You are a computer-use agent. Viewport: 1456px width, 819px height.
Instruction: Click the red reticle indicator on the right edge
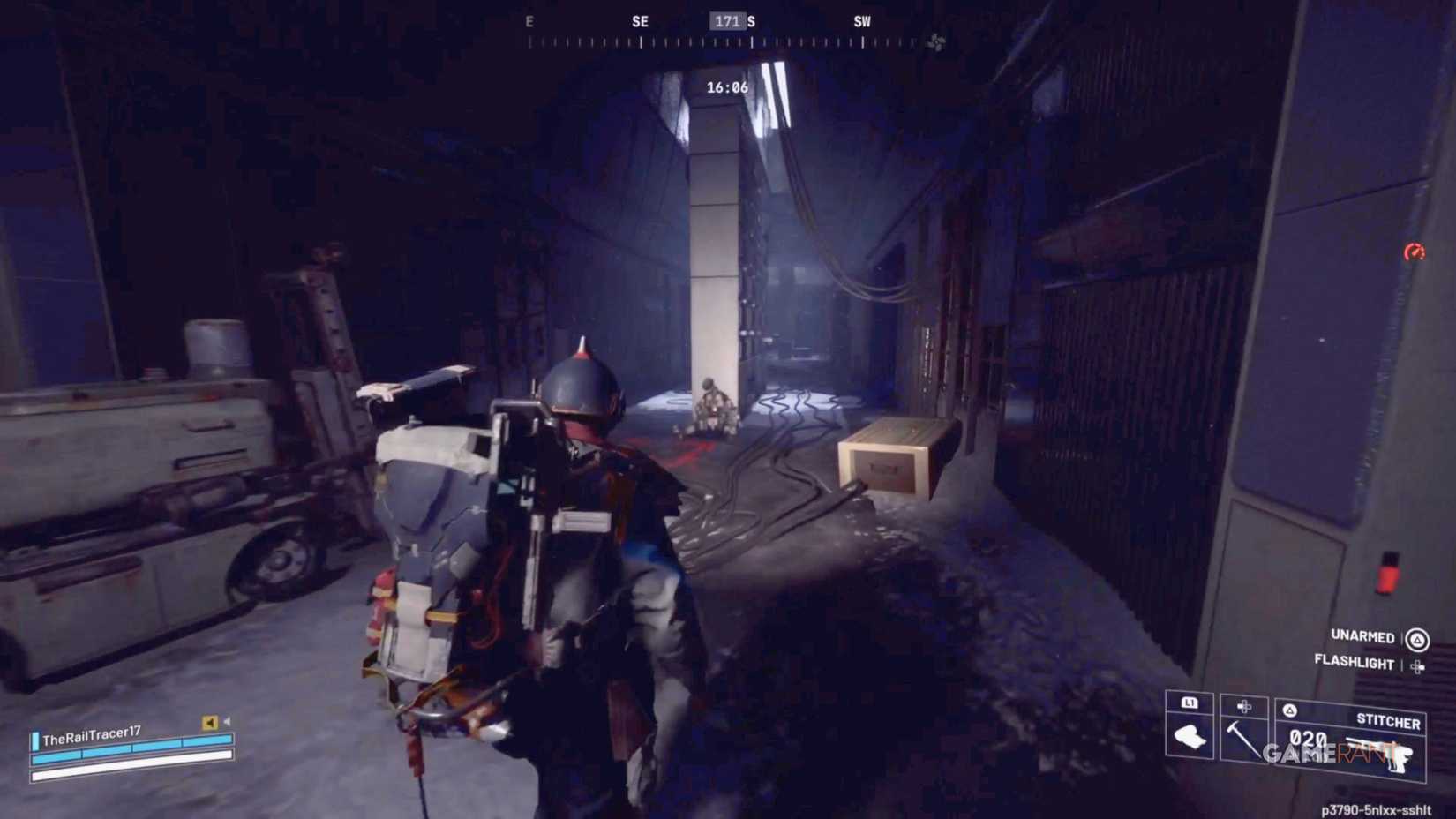[x=1415, y=251]
